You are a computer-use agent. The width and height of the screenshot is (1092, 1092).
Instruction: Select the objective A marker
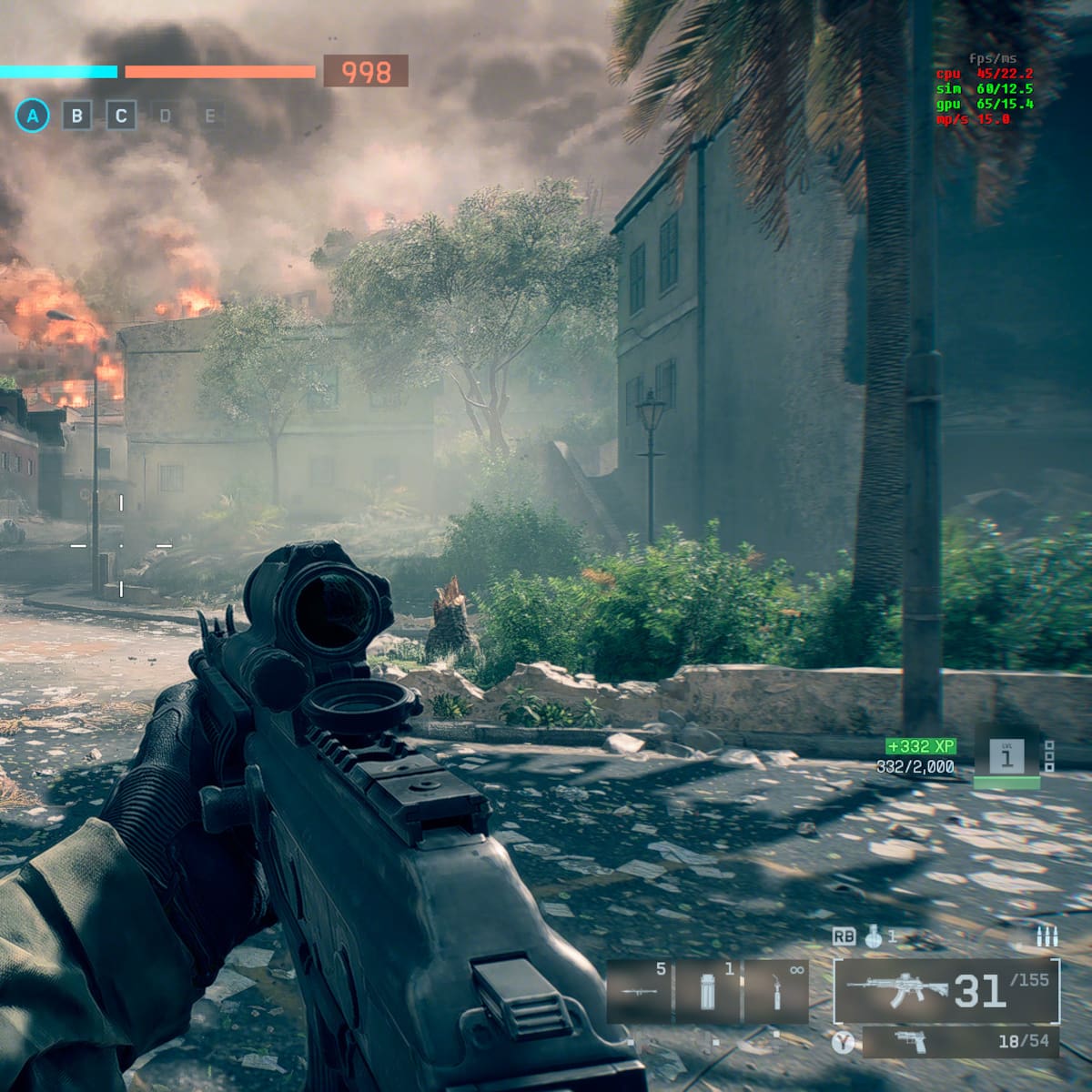(x=33, y=116)
